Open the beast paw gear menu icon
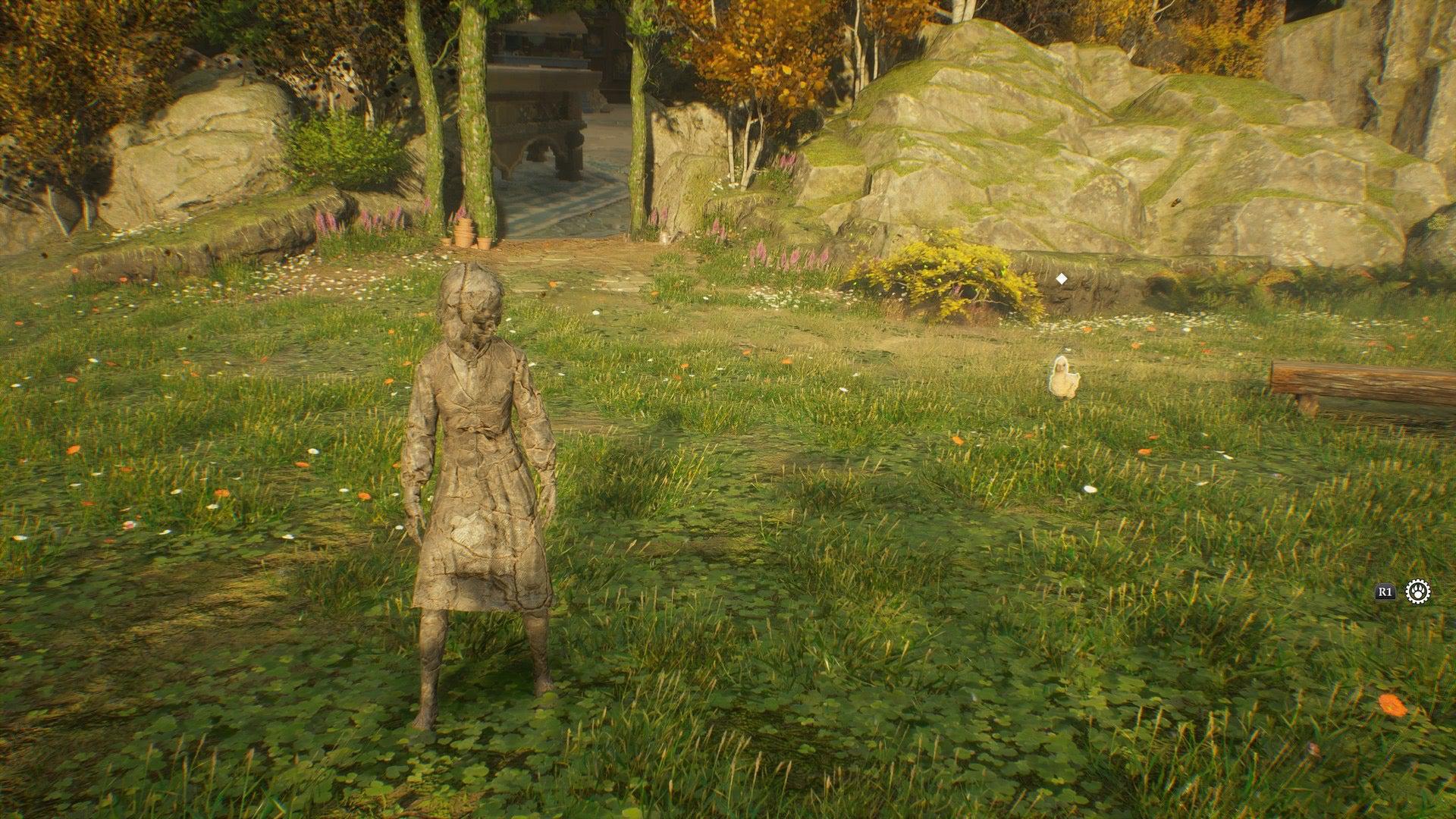 1417,591
